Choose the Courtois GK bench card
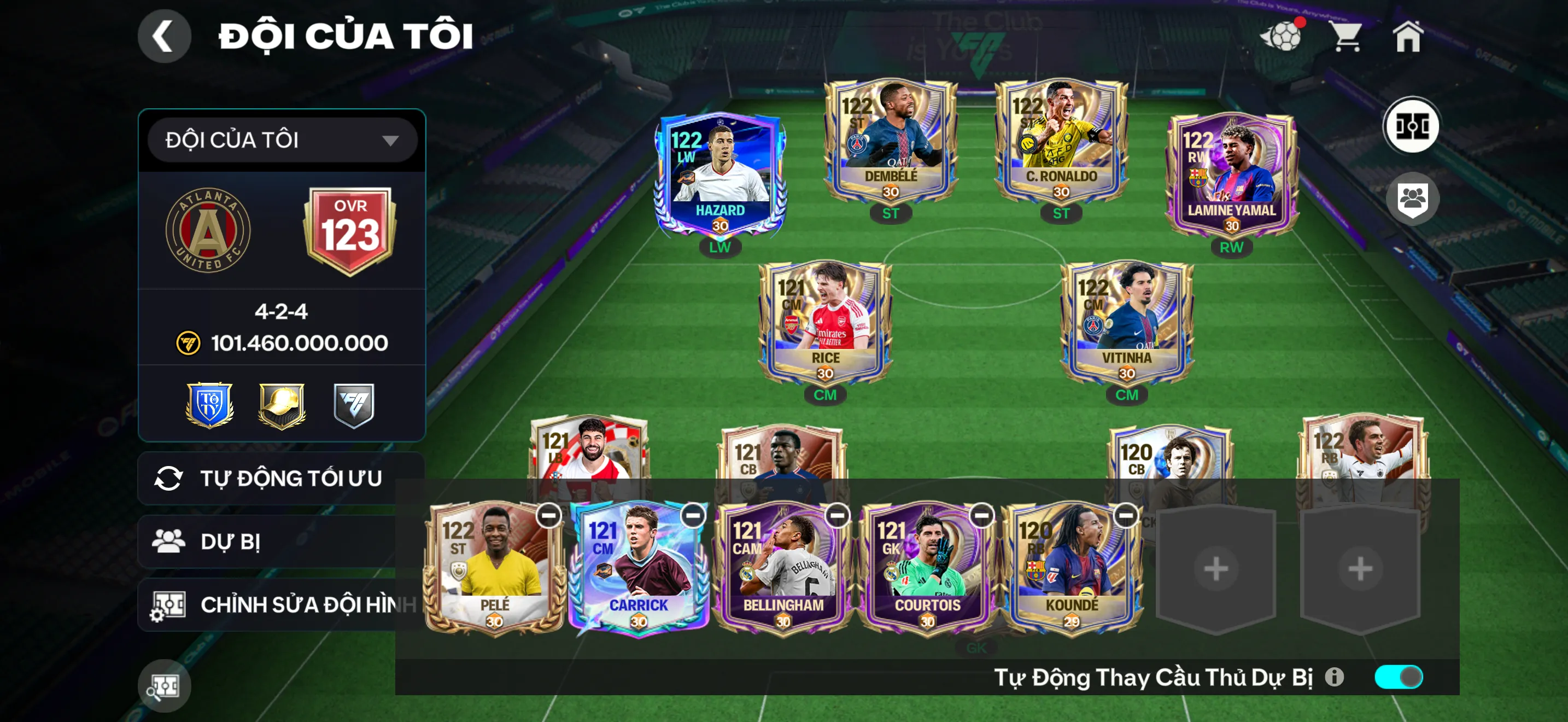 tap(927, 569)
